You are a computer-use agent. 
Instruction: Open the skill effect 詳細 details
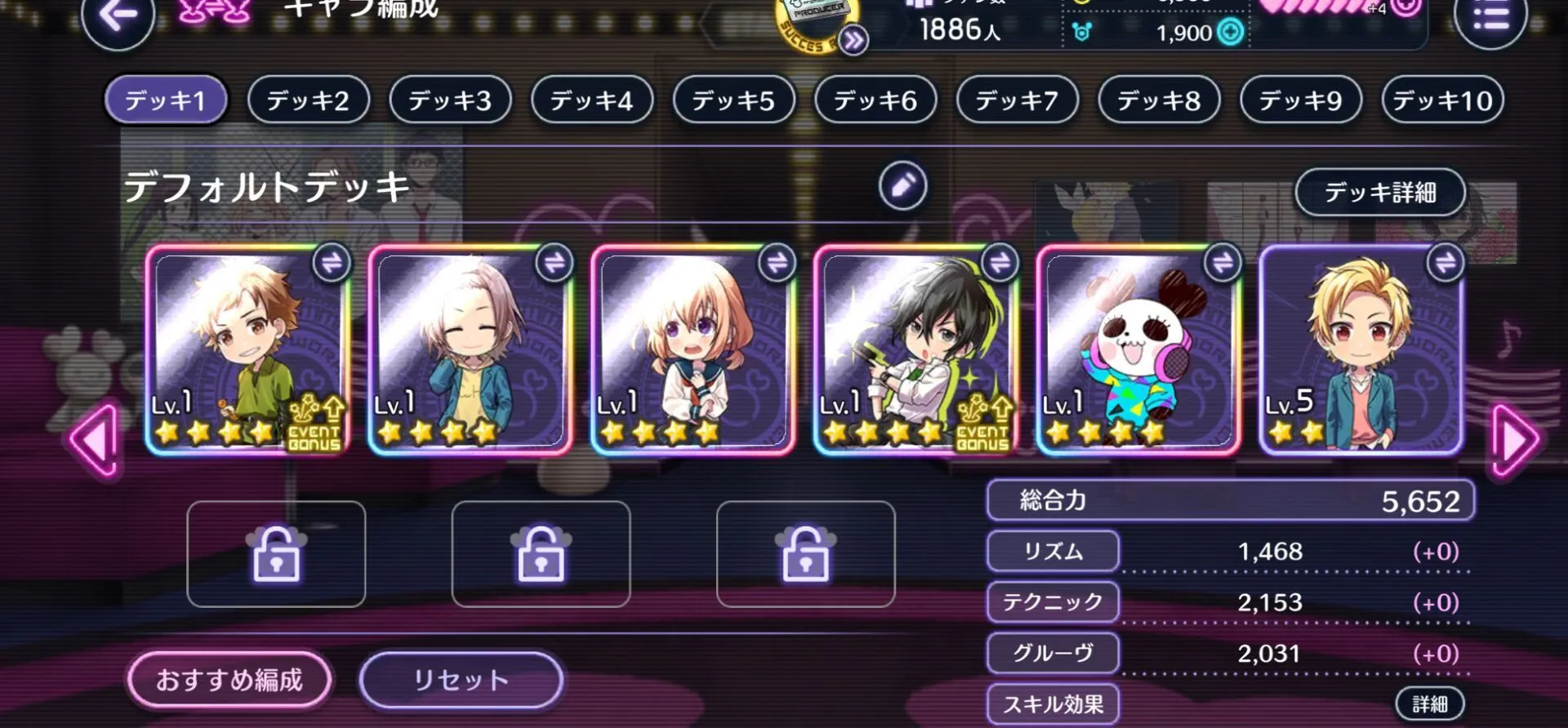coord(1429,704)
